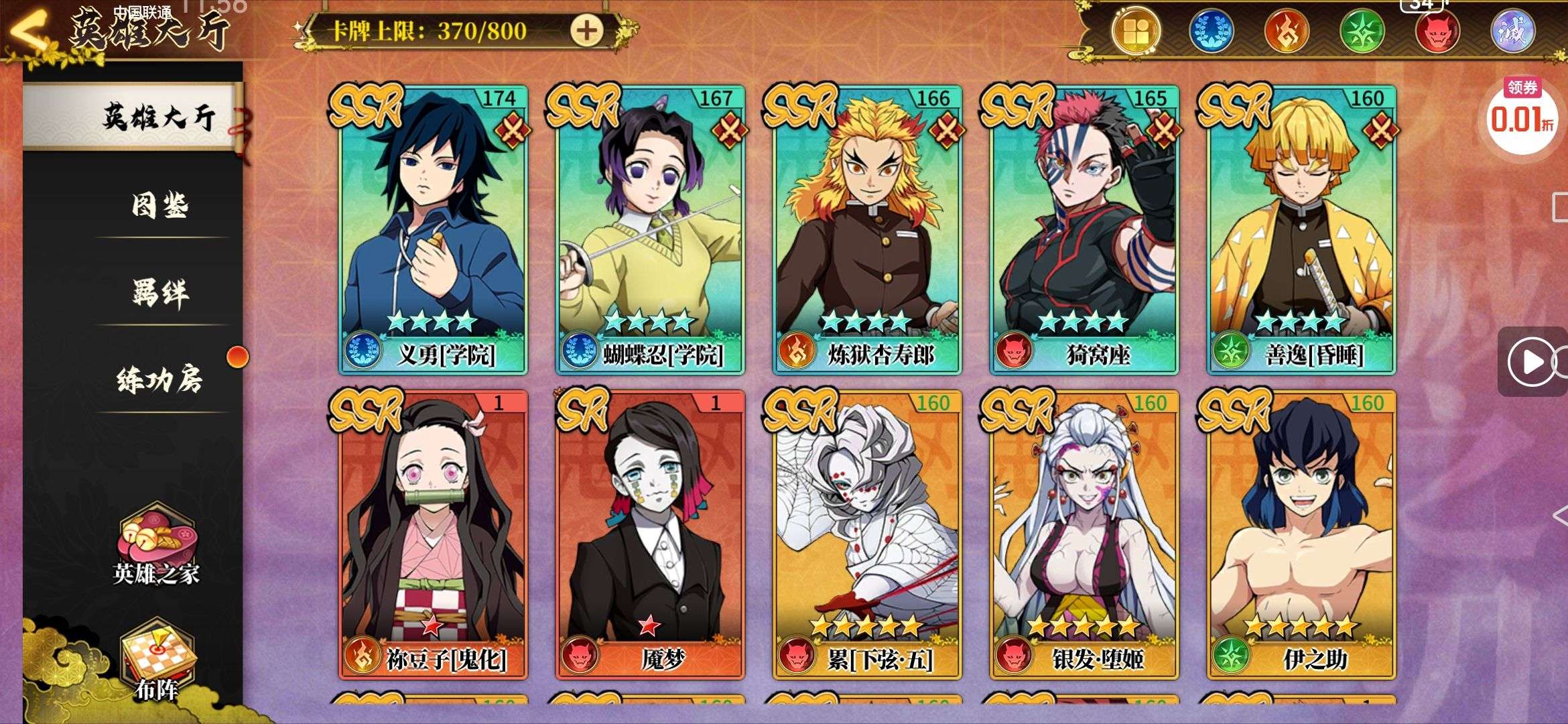The height and width of the screenshot is (724, 1568).
Task: Go back with the yellow arrow
Action: (27, 32)
